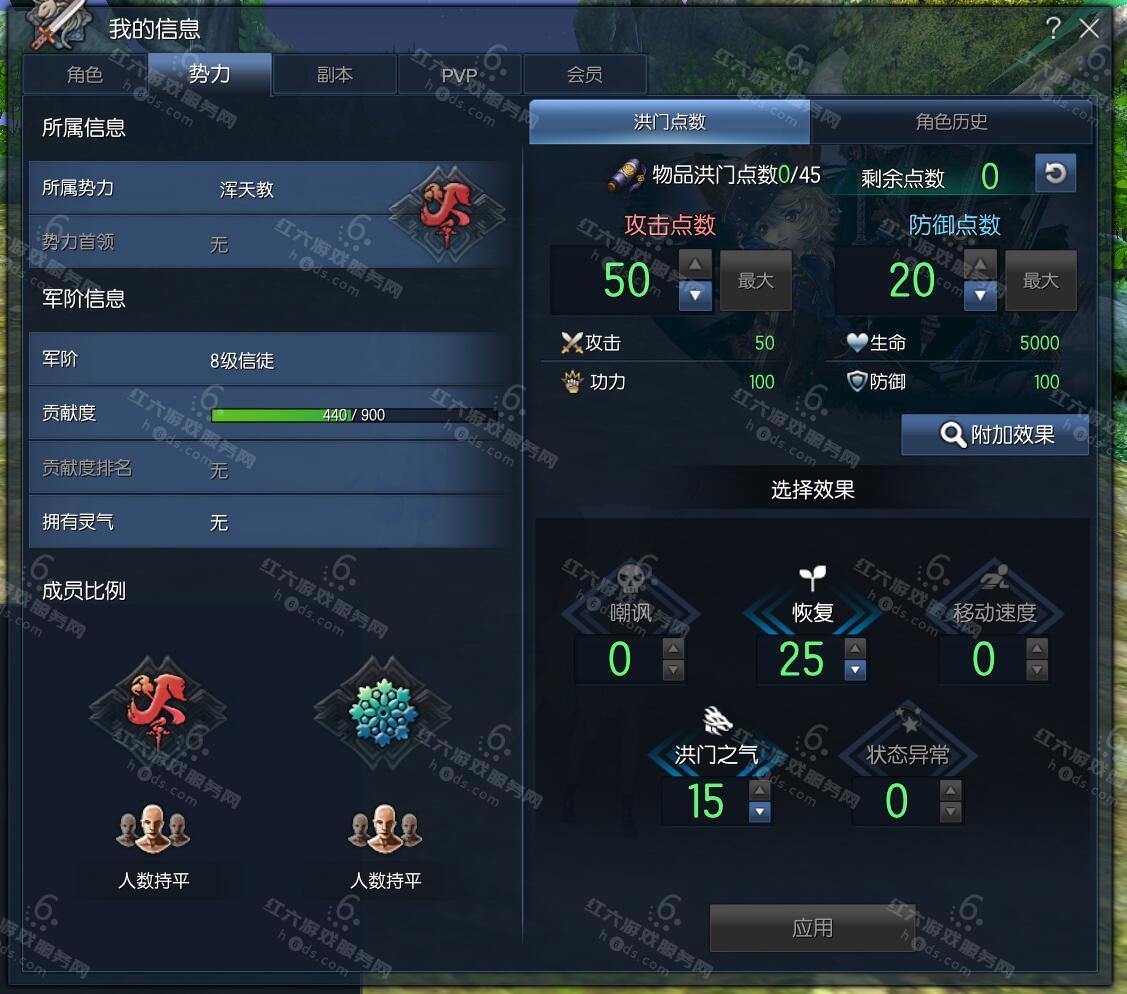The width and height of the screenshot is (1127, 994).
Task: Switch to the 角色历史 tab
Action: pos(951,122)
